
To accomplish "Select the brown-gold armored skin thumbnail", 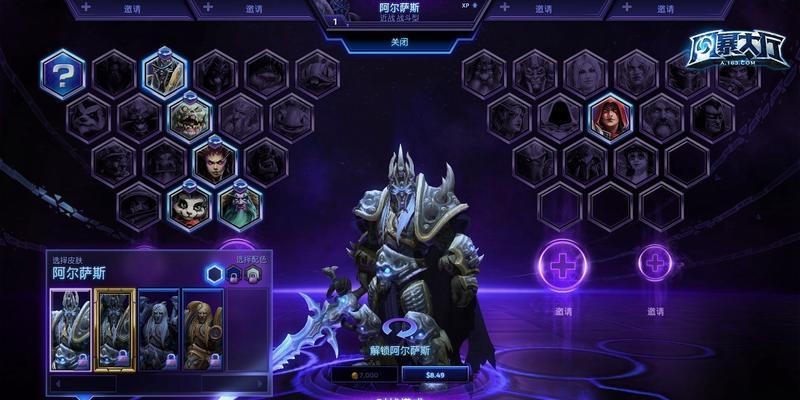I will 203,329.
